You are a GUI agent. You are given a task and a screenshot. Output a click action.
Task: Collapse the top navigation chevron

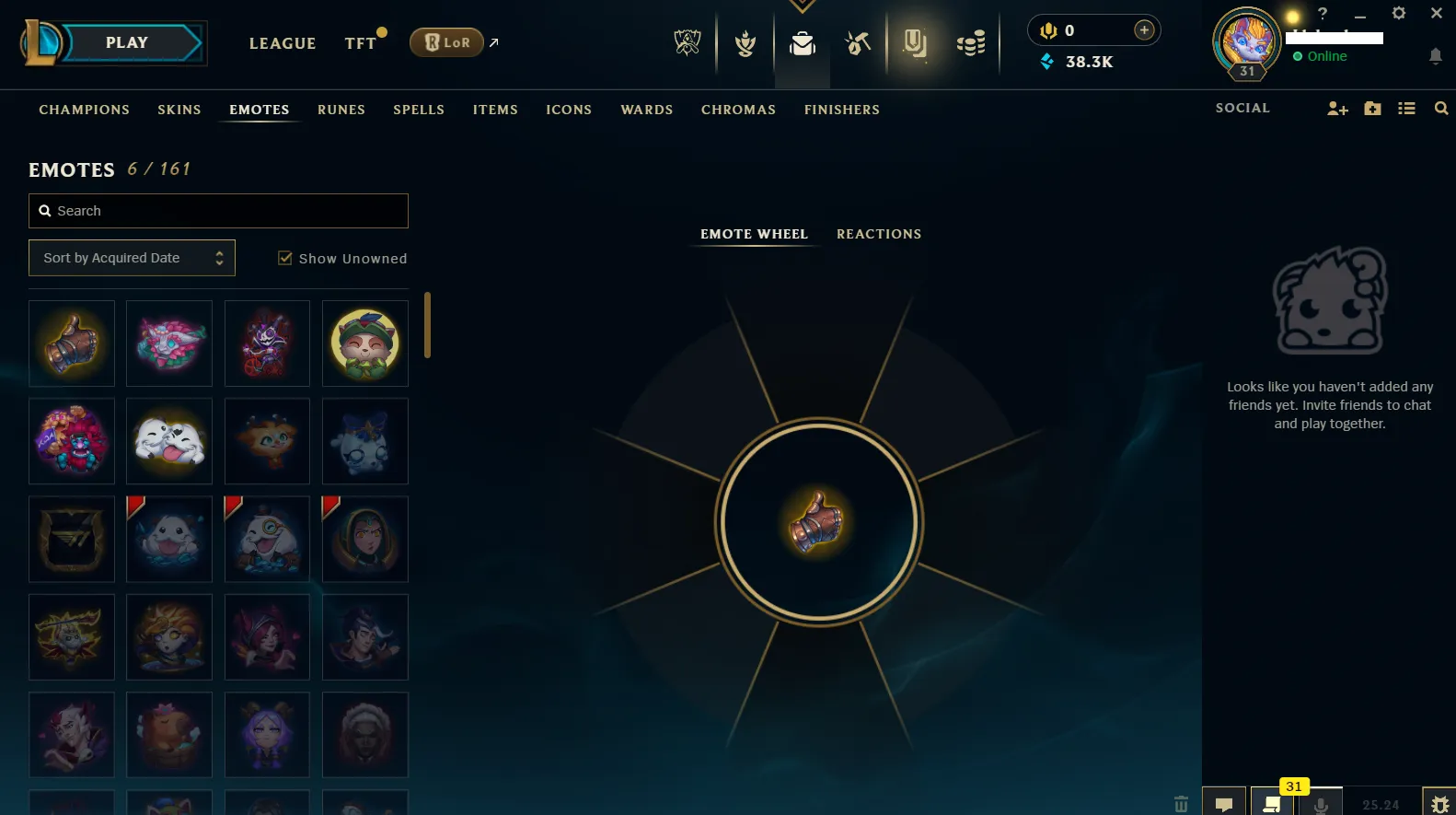click(x=800, y=6)
